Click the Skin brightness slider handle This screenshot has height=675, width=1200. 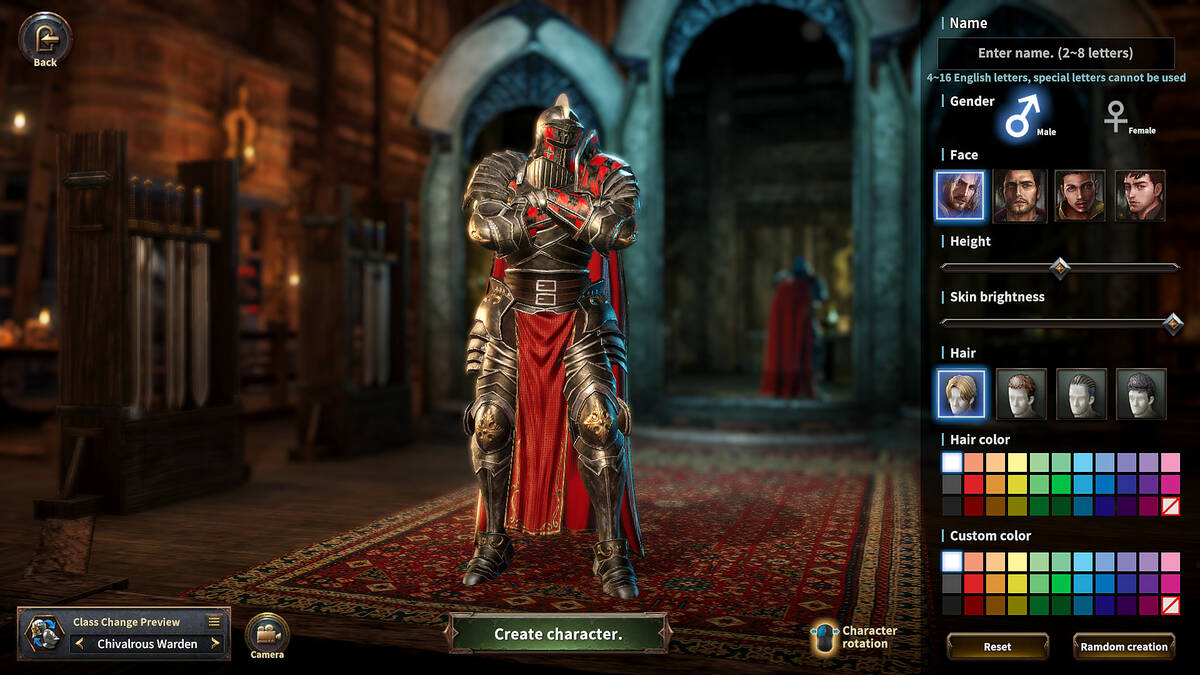1173,323
